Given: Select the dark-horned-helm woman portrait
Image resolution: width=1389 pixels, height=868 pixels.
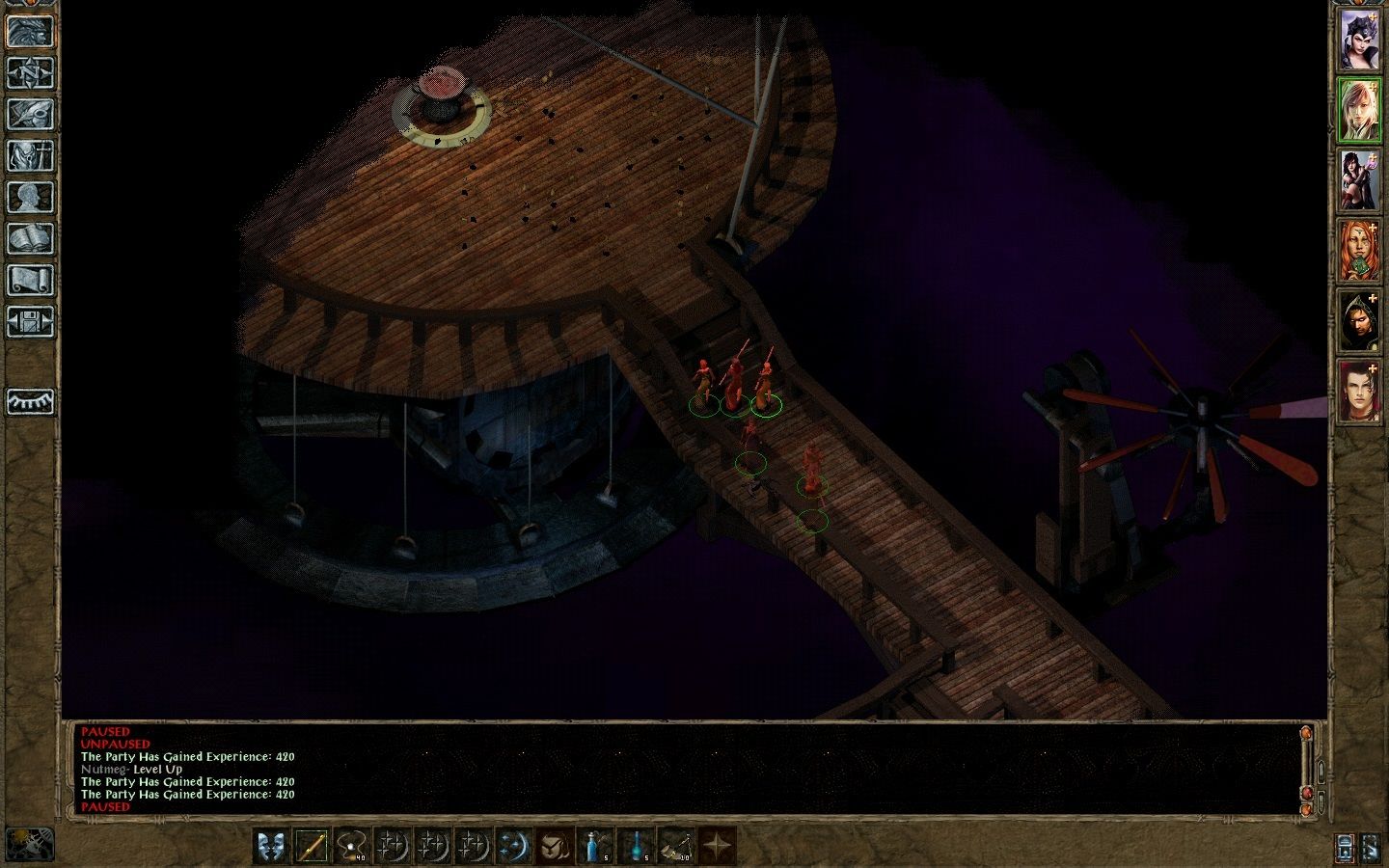Looking at the screenshot, I should coord(1358,40).
